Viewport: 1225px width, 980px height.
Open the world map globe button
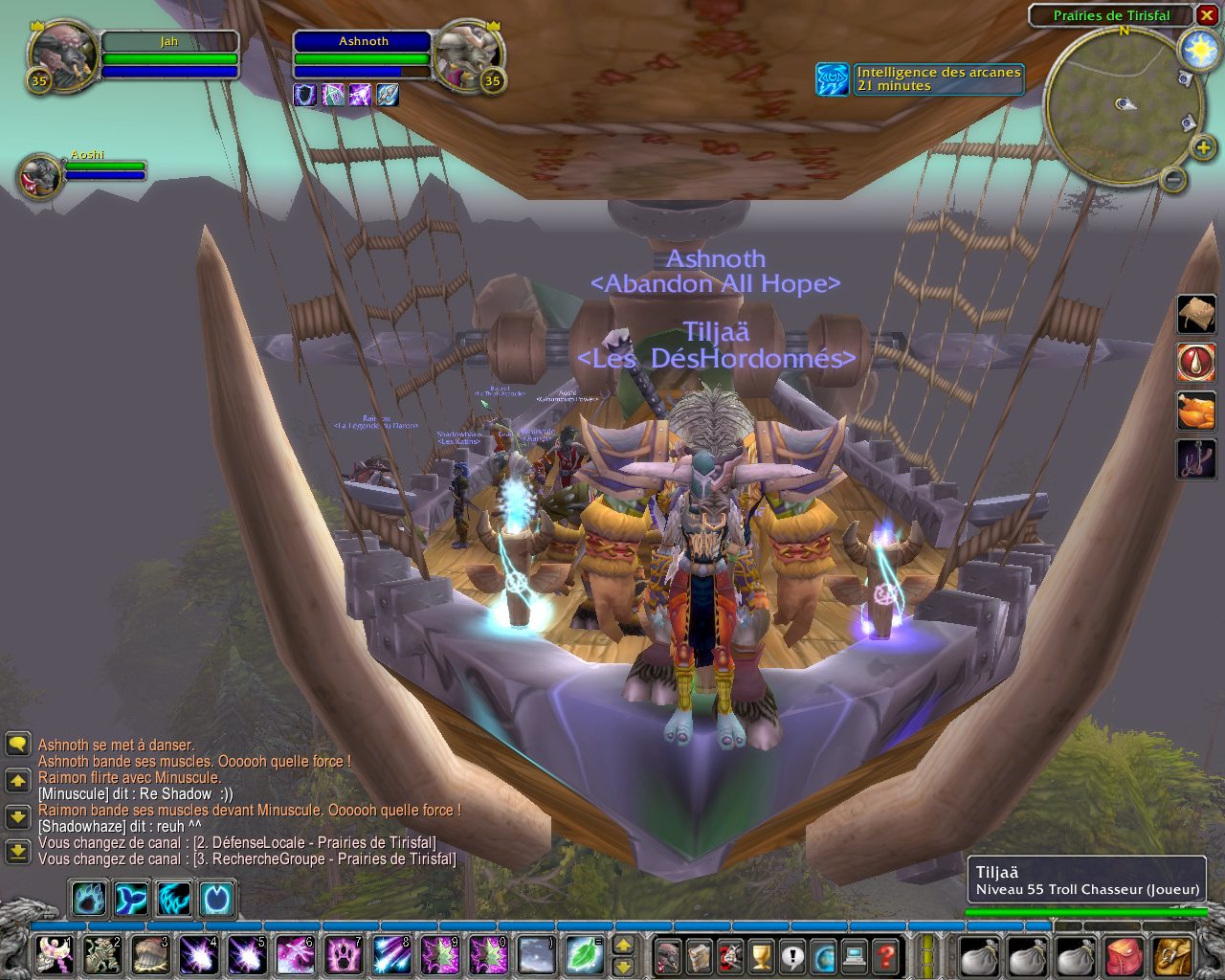tap(823, 955)
